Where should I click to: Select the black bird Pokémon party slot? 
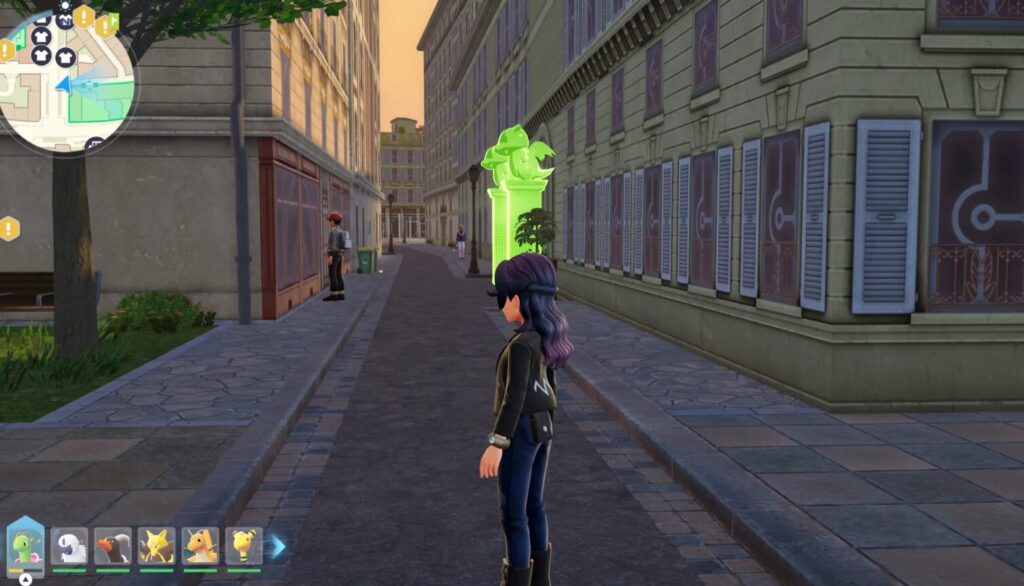(113, 547)
